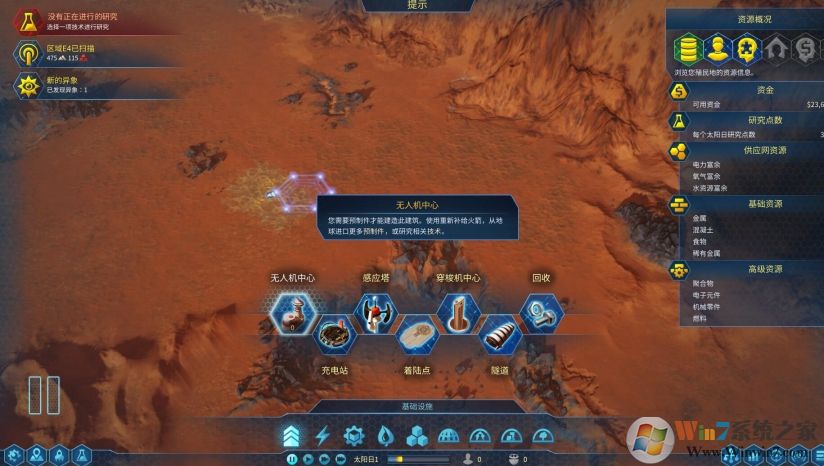The width and height of the screenshot is (824, 466).
Task: Open the 新的异象 new anomaly notification
Action: tap(28, 86)
